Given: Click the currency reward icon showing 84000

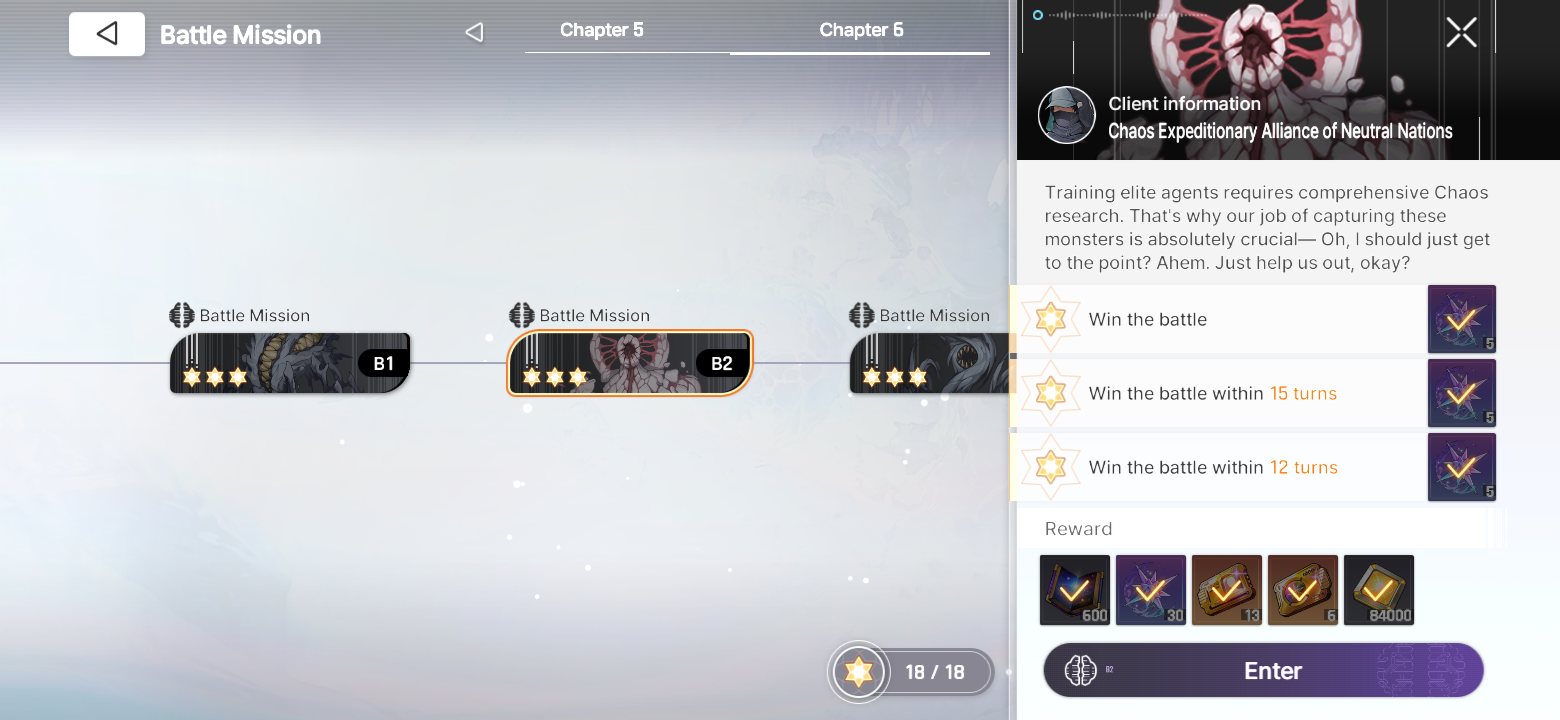Looking at the screenshot, I should [1378, 590].
